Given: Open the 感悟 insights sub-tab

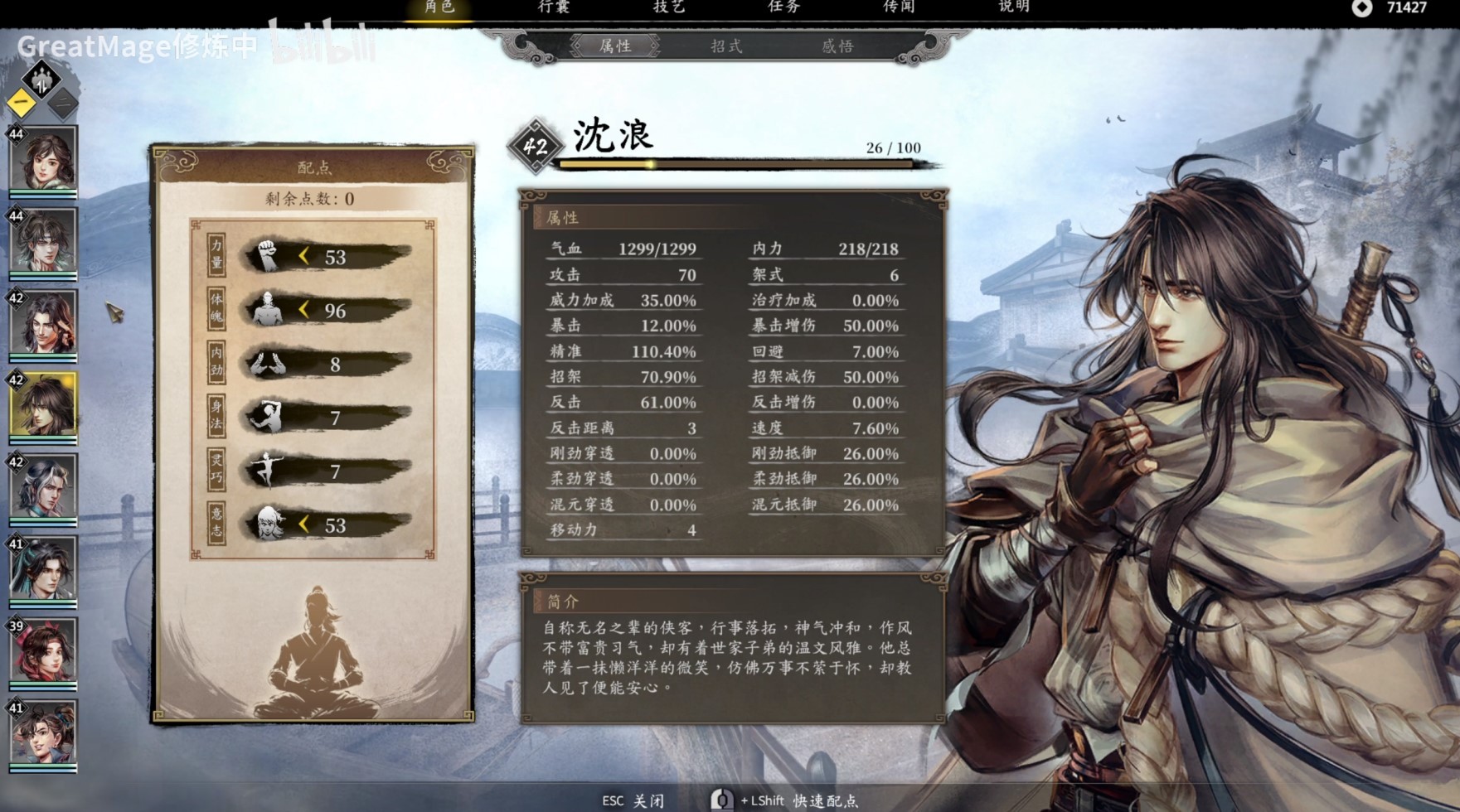Looking at the screenshot, I should click(x=837, y=46).
